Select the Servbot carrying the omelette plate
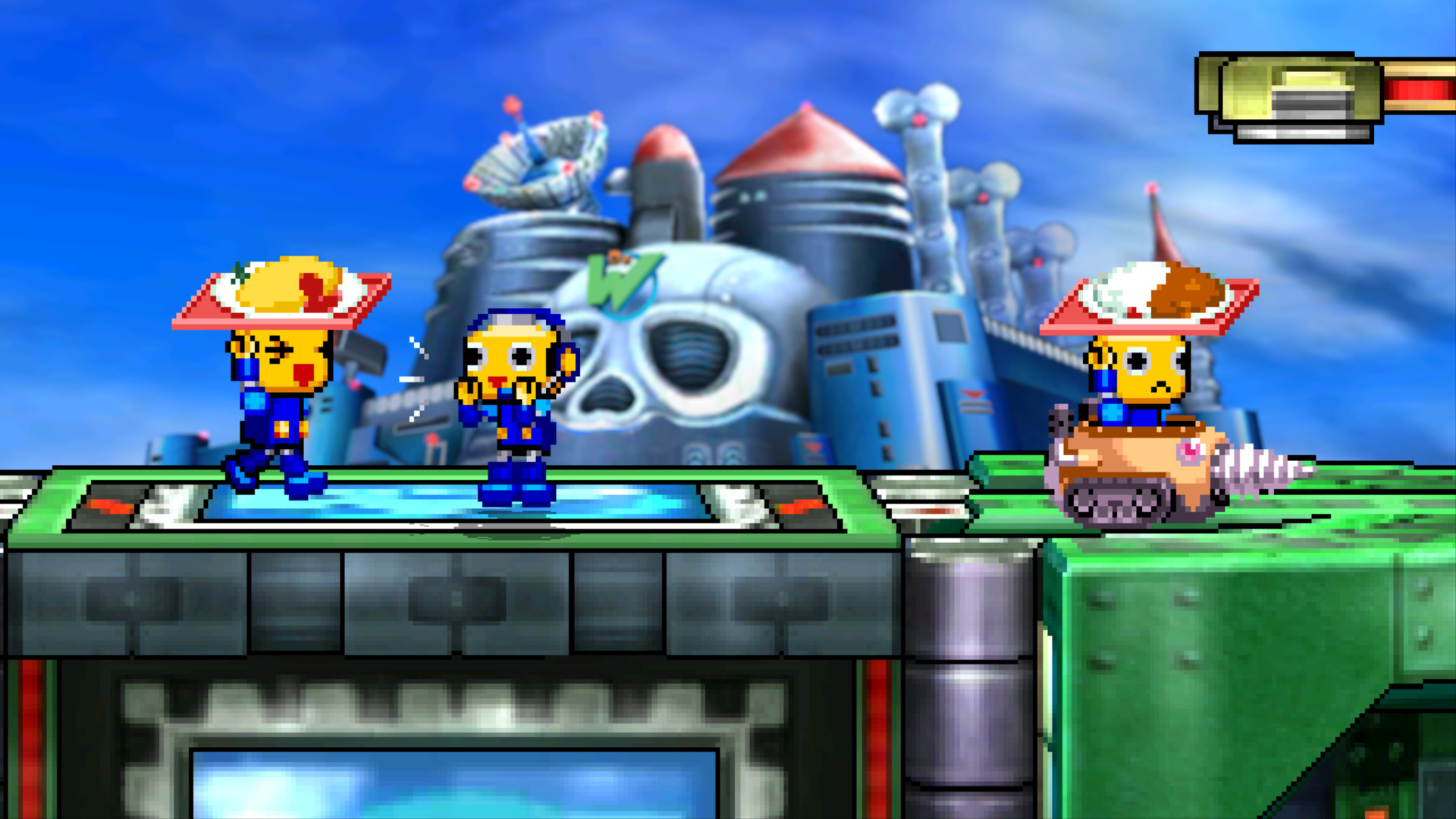Image resolution: width=1456 pixels, height=819 pixels. [x=281, y=379]
